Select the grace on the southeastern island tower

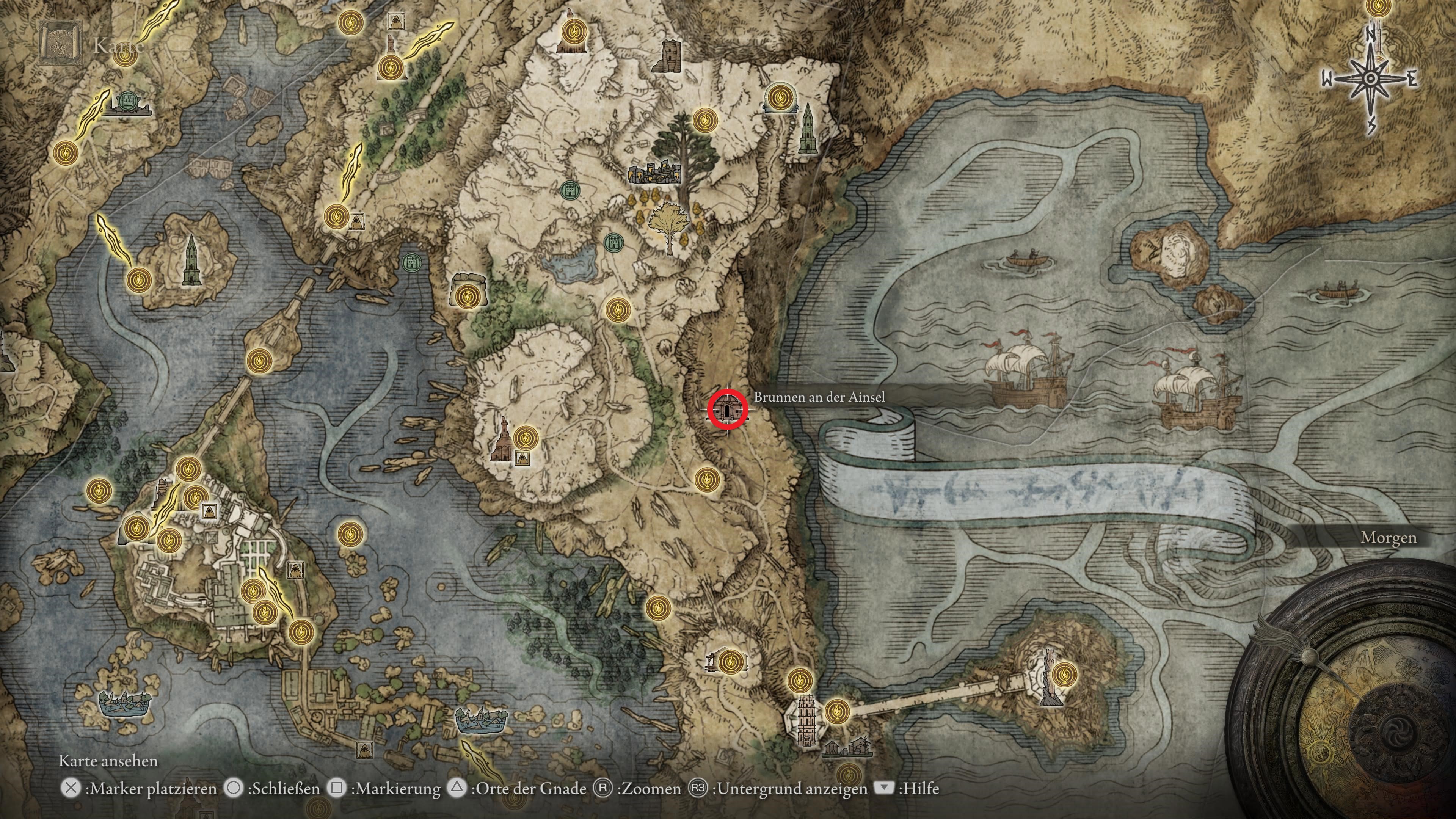(x=1064, y=674)
